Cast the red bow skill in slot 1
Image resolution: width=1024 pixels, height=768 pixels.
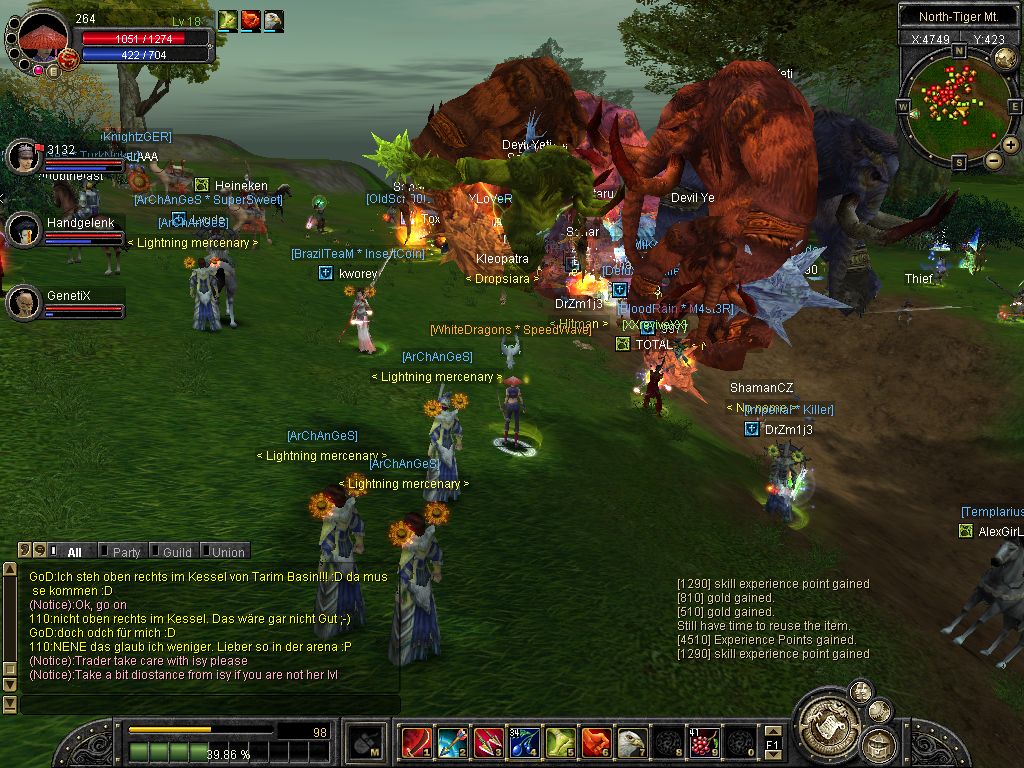(x=416, y=743)
